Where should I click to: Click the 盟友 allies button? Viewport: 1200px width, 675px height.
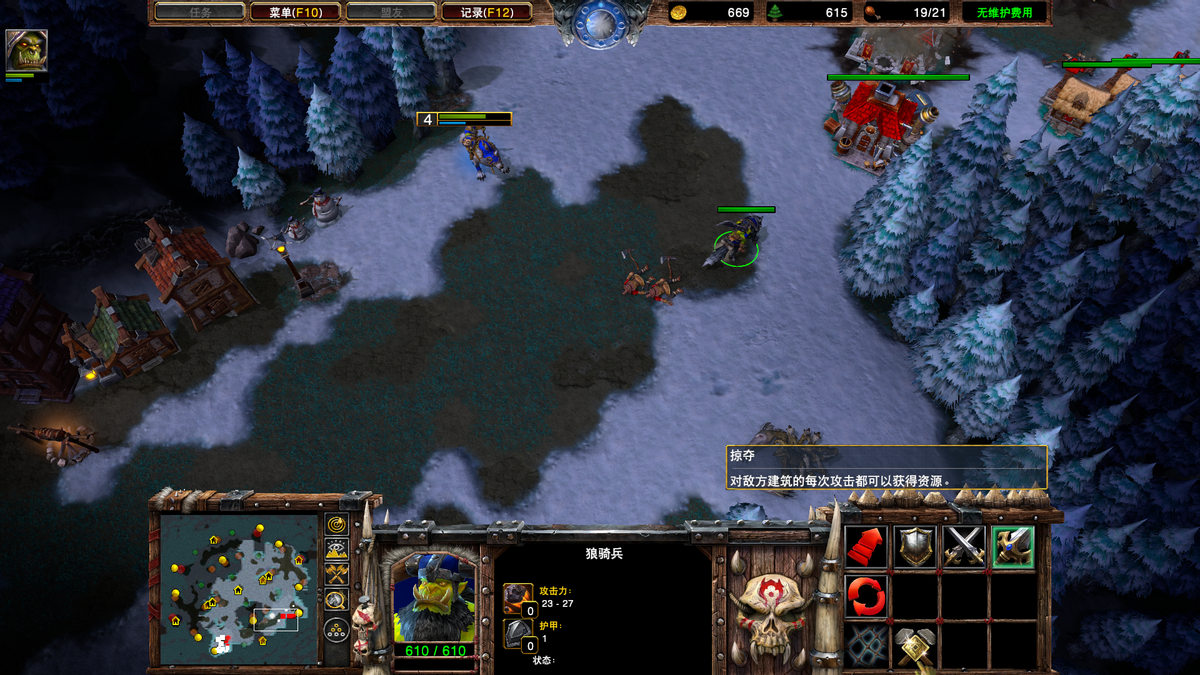pos(391,12)
